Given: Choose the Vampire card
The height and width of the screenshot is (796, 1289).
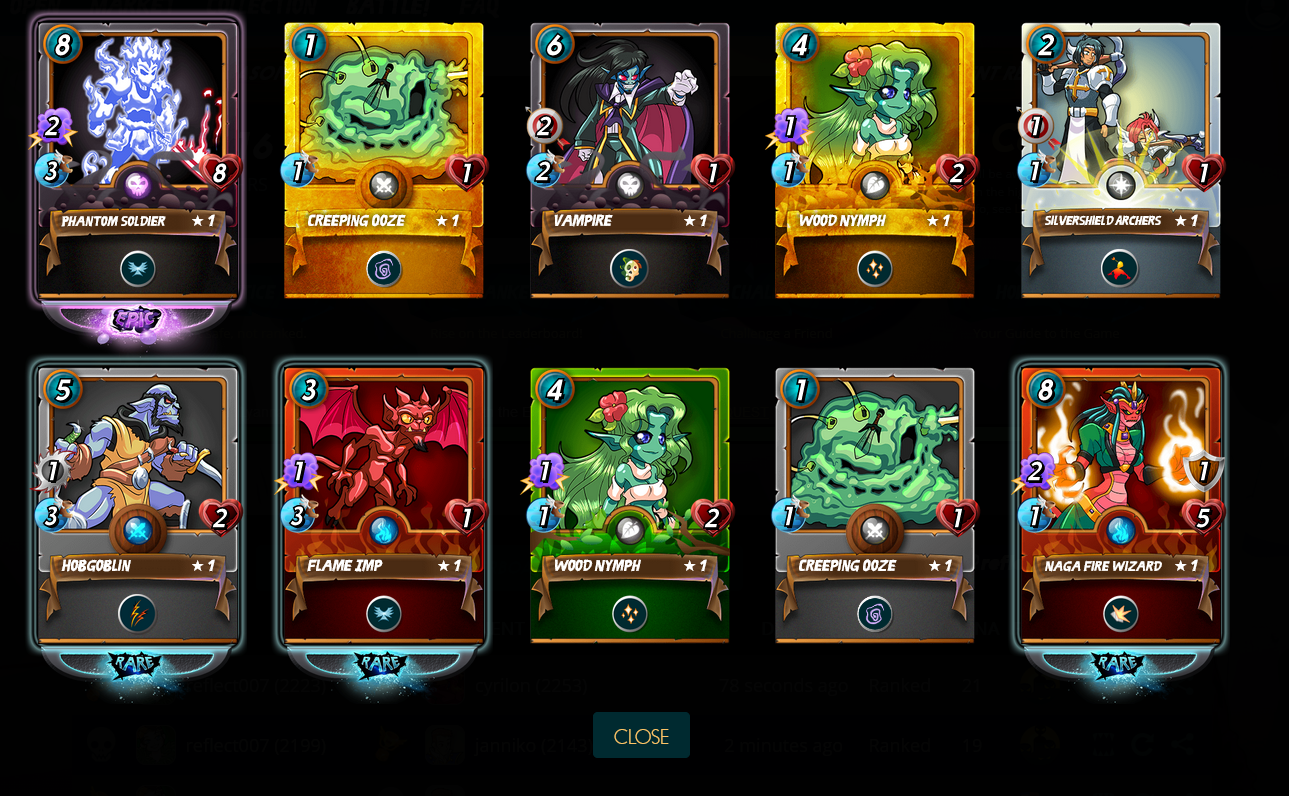Looking at the screenshot, I should pos(629,160).
